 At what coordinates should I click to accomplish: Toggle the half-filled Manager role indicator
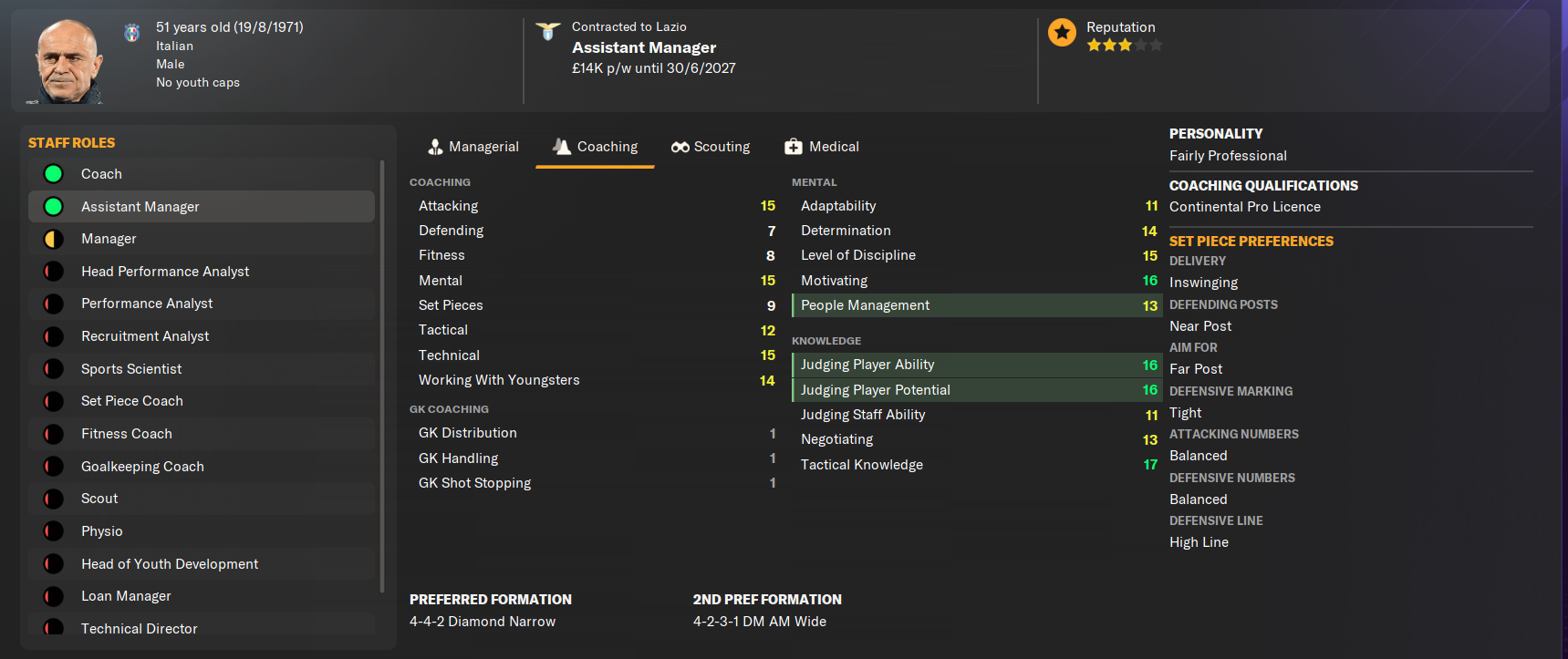53,238
